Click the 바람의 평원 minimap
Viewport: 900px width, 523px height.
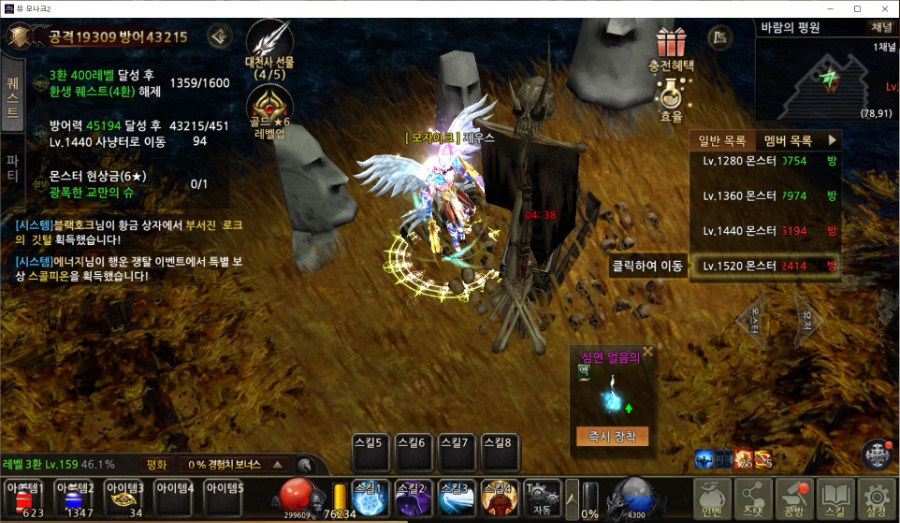click(827, 82)
